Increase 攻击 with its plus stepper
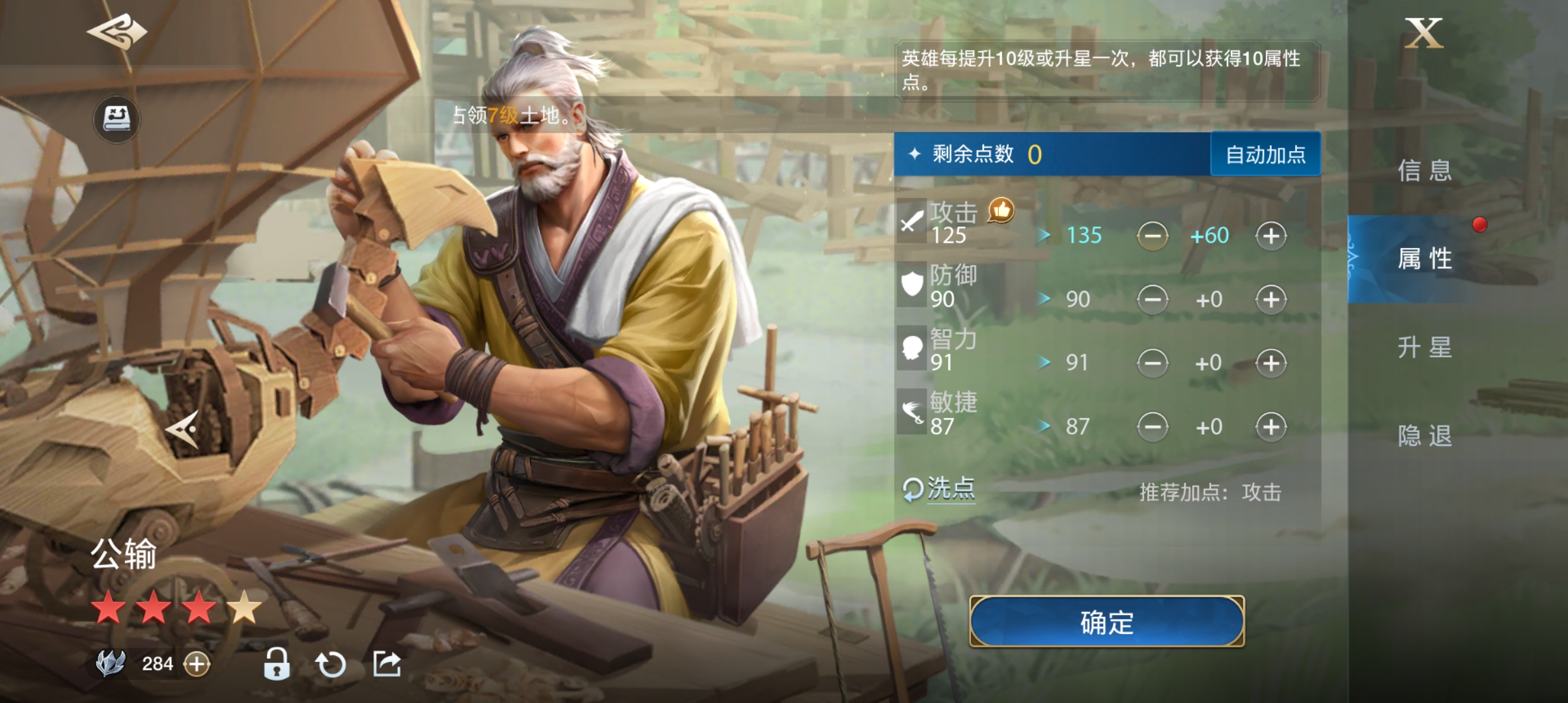1568x703 pixels. tap(1269, 235)
